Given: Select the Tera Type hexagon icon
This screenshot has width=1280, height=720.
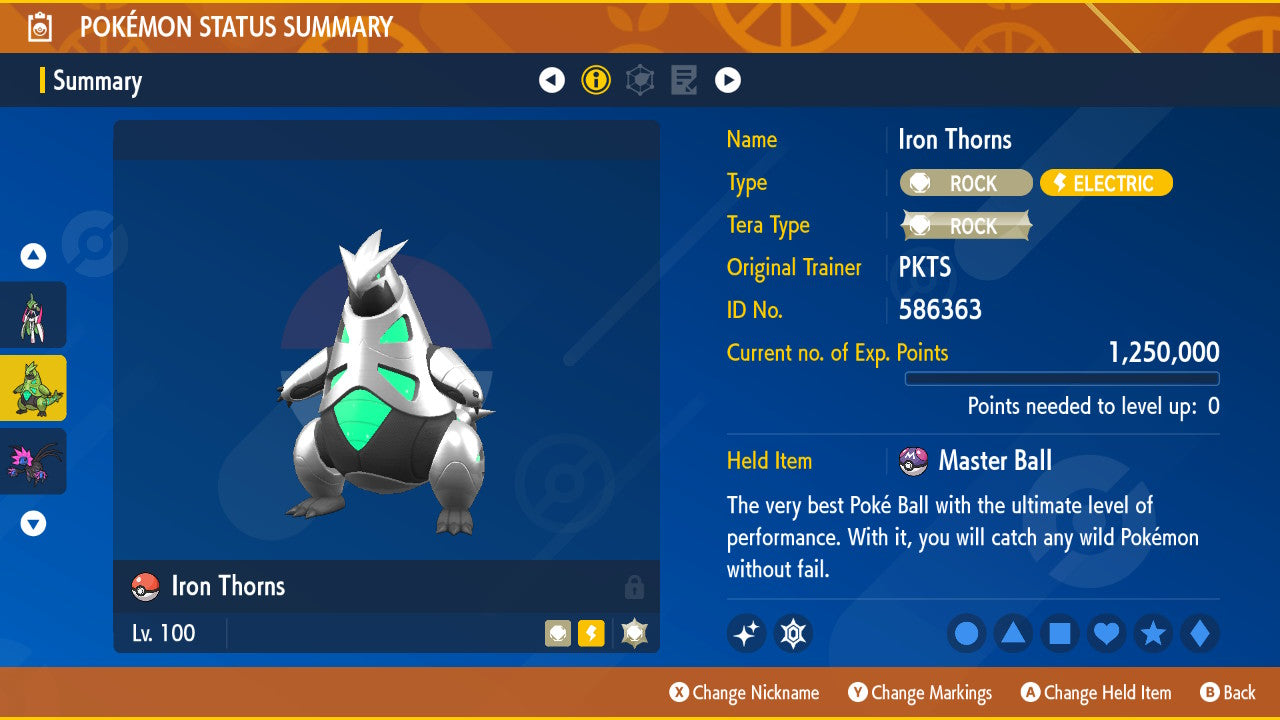Looking at the screenshot, I should (640, 79).
